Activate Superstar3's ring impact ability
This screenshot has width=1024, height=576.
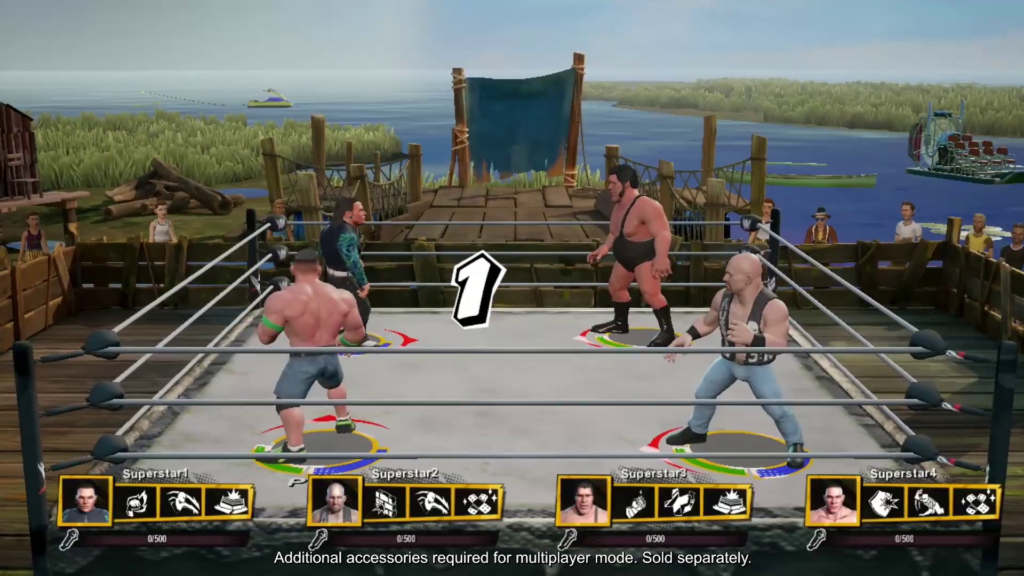point(727,502)
